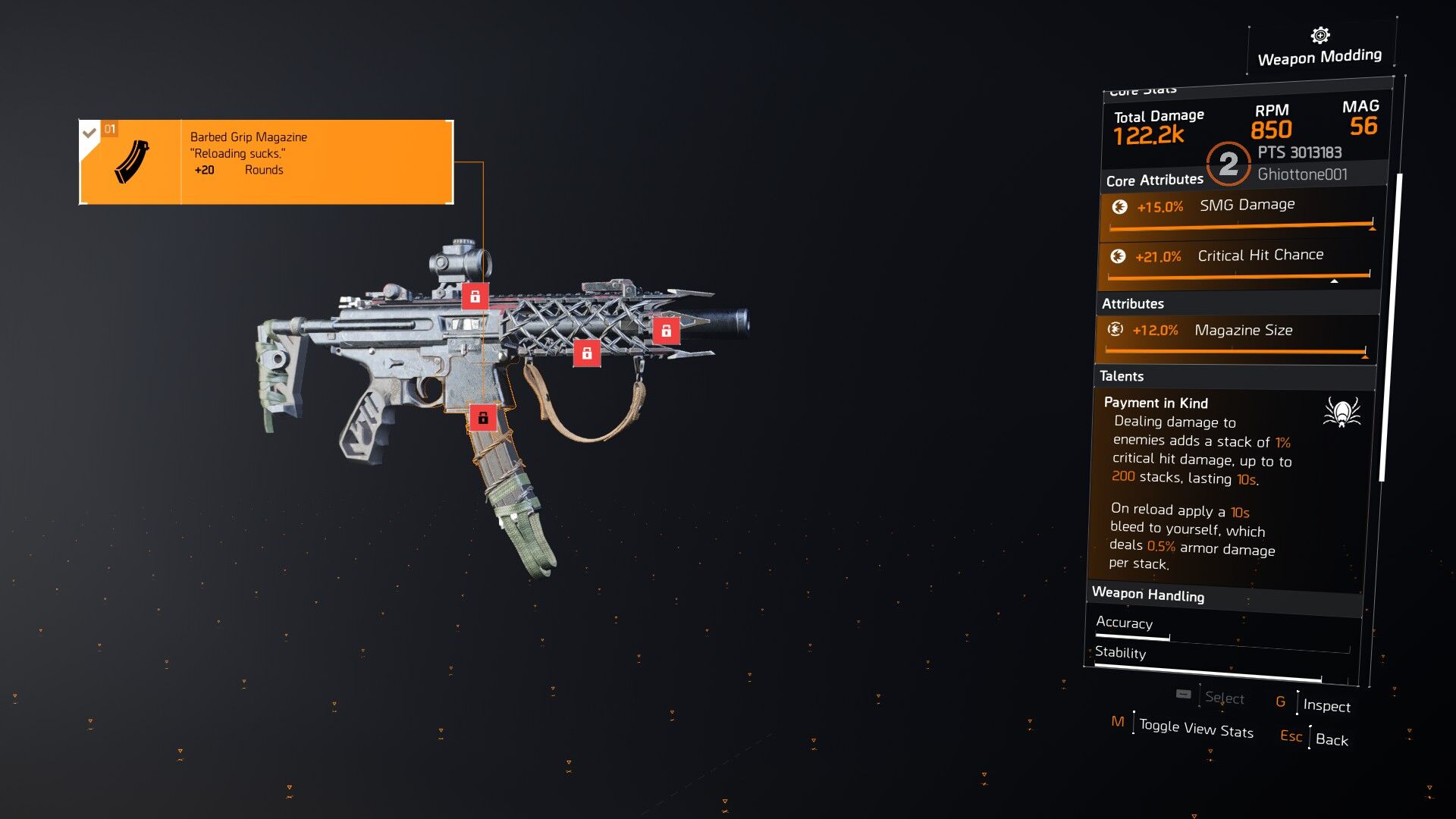
Task: Click the Weapon Modding gear icon
Action: coord(1319,36)
